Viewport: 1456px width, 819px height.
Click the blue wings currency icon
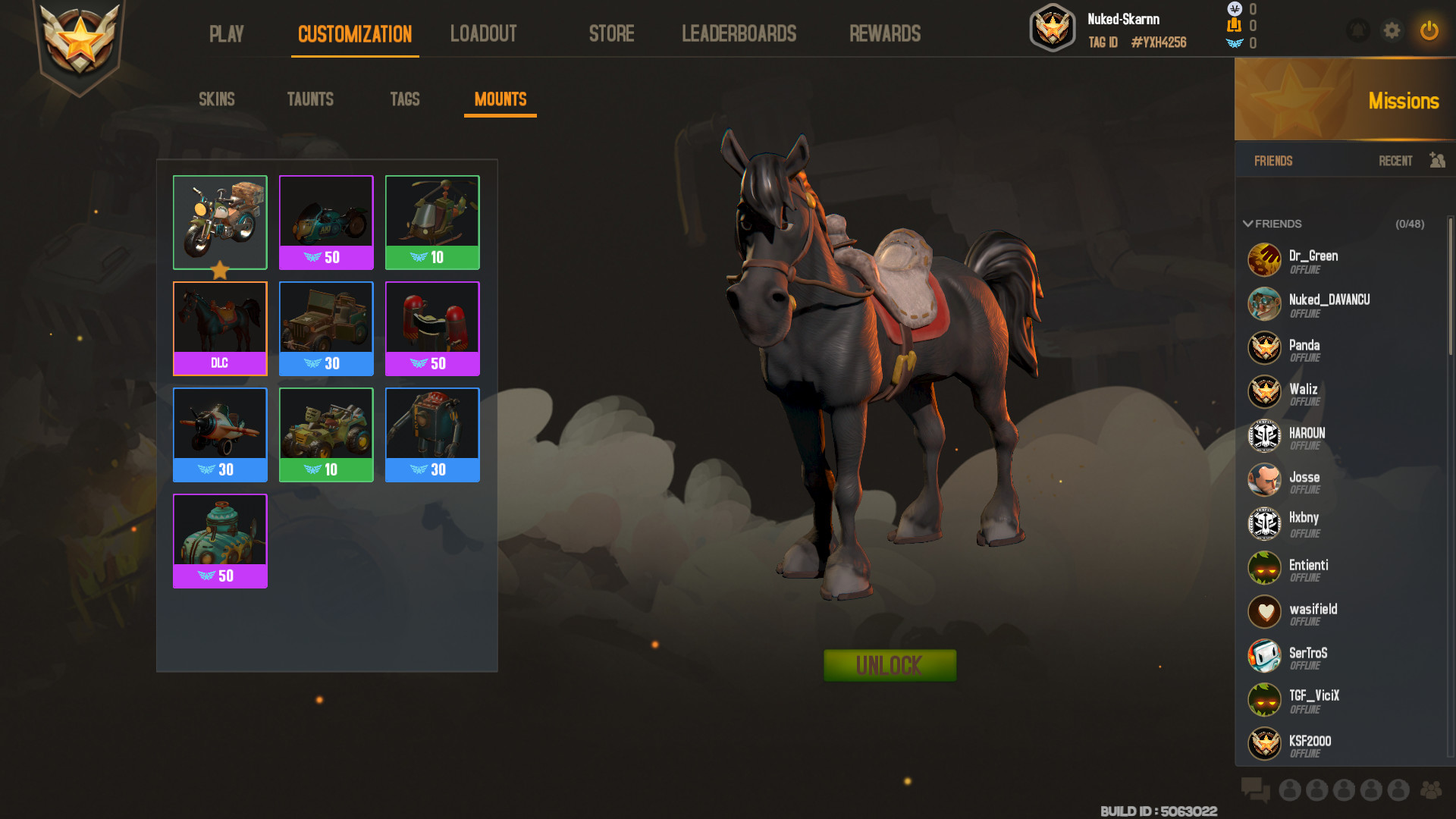tap(1235, 43)
